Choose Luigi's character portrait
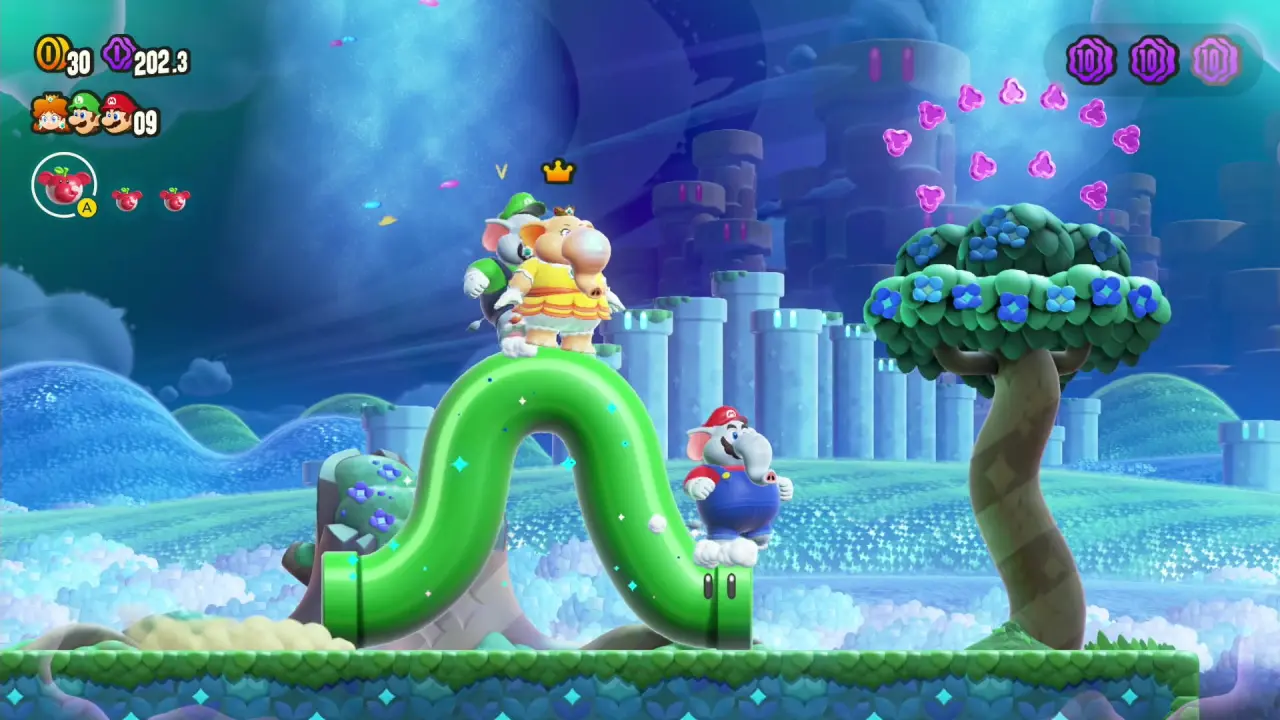1280x720 pixels. click(x=85, y=112)
